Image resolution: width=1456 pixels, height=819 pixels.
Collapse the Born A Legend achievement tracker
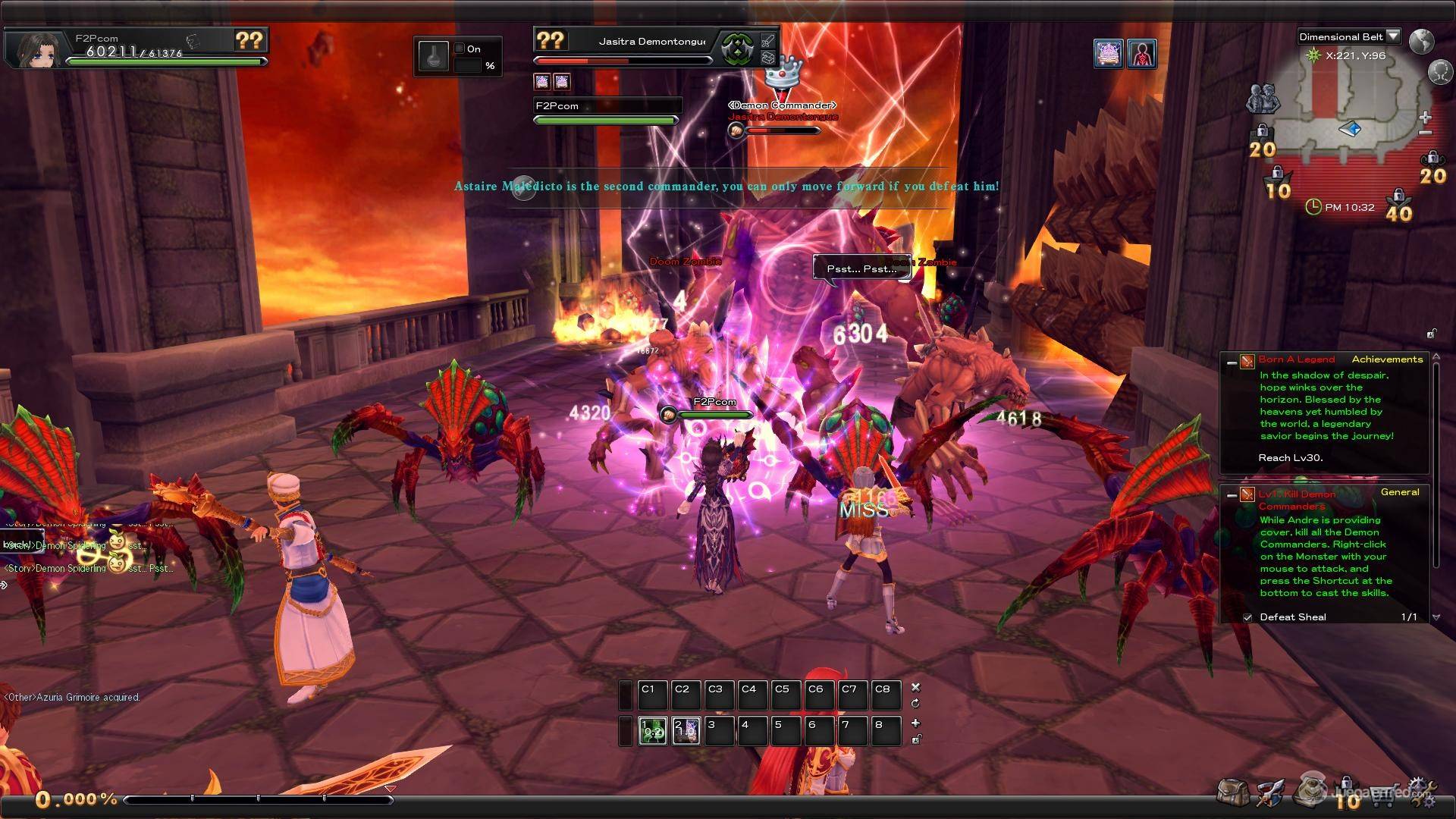click(x=1232, y=363)
